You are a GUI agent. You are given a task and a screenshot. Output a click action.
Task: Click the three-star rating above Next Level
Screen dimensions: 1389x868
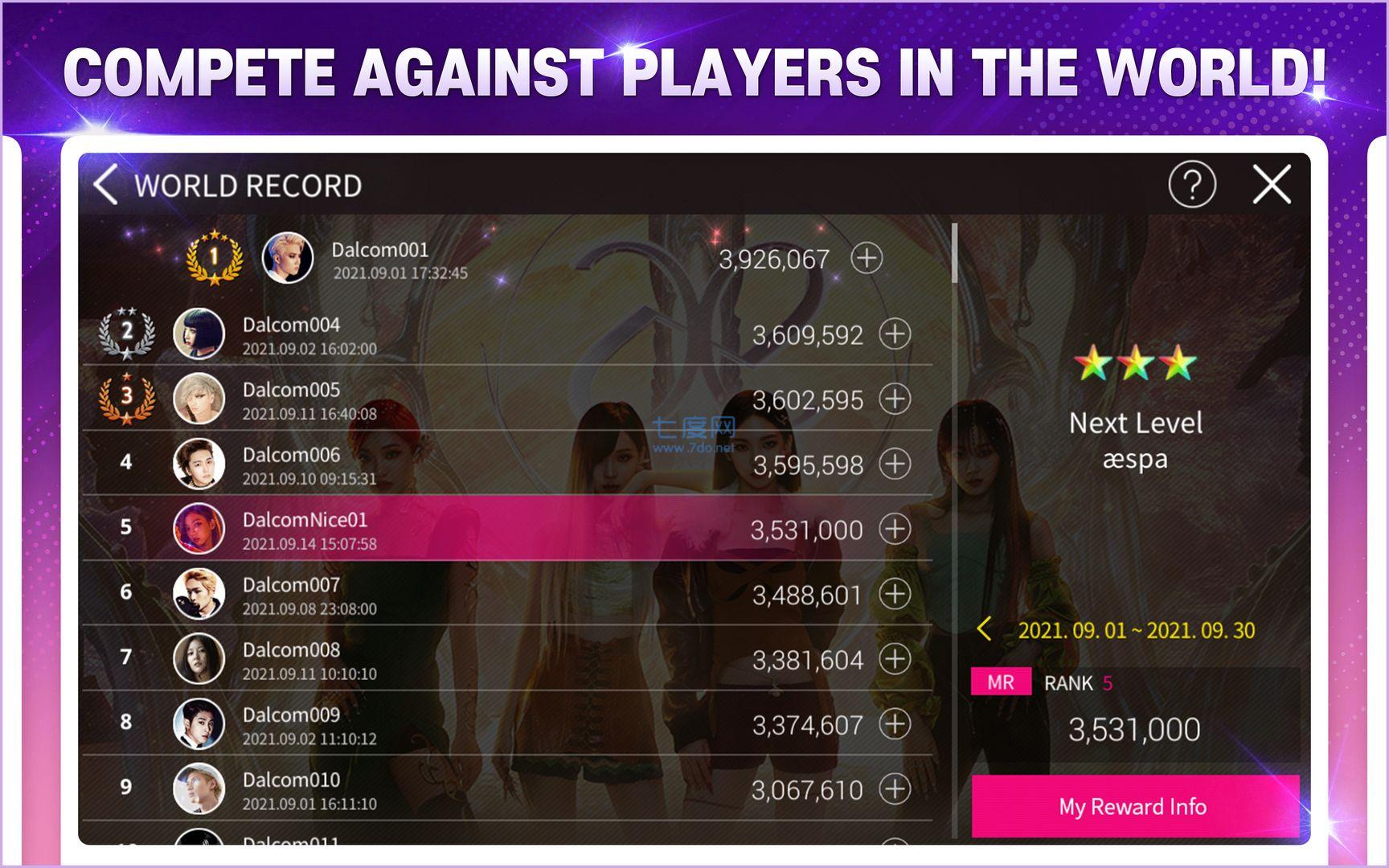pos(1136,364)
